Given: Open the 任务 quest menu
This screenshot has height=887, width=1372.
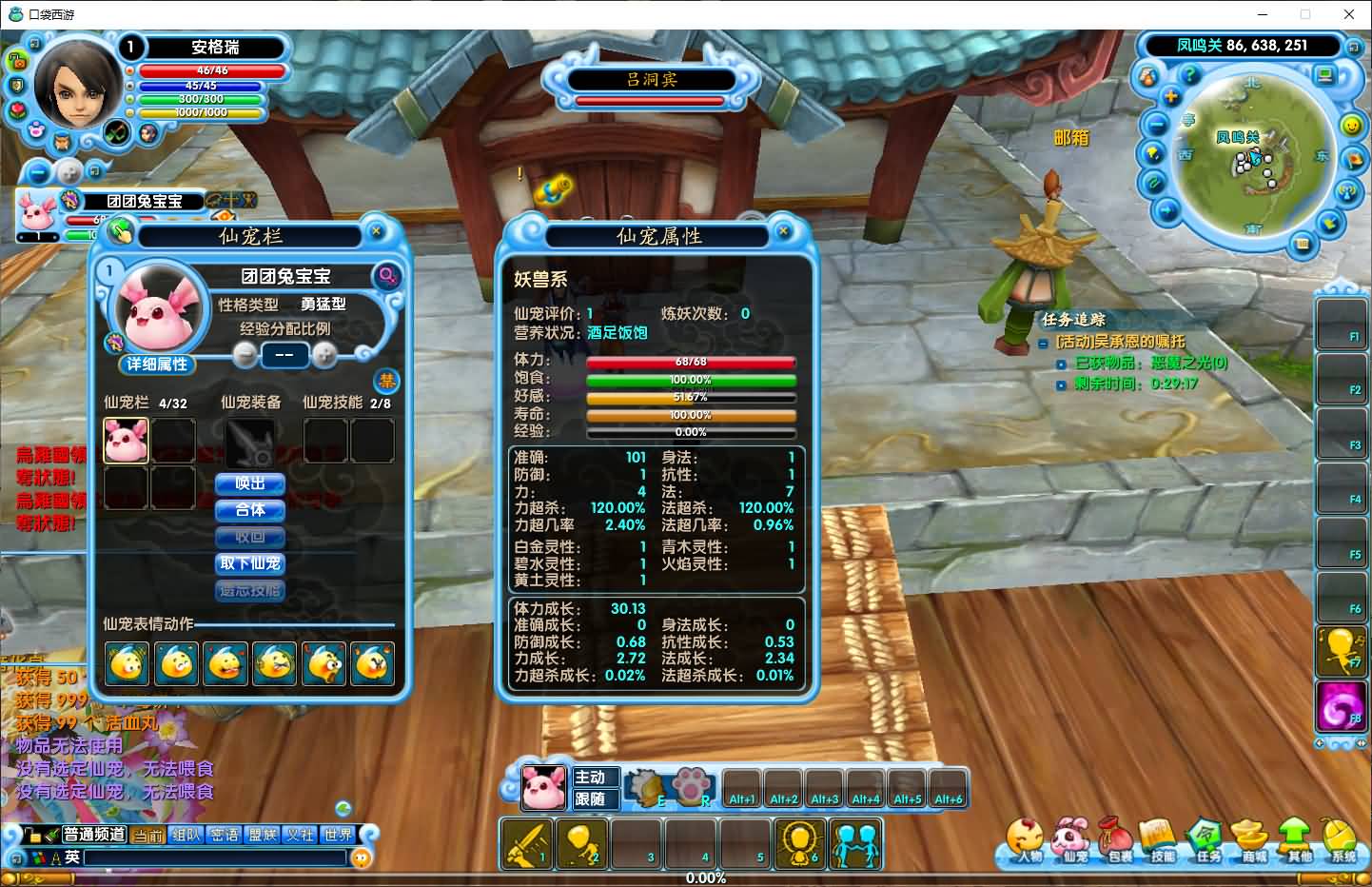Looking at the screenshot, I should pyautogui.click(x=1206, y=841).
